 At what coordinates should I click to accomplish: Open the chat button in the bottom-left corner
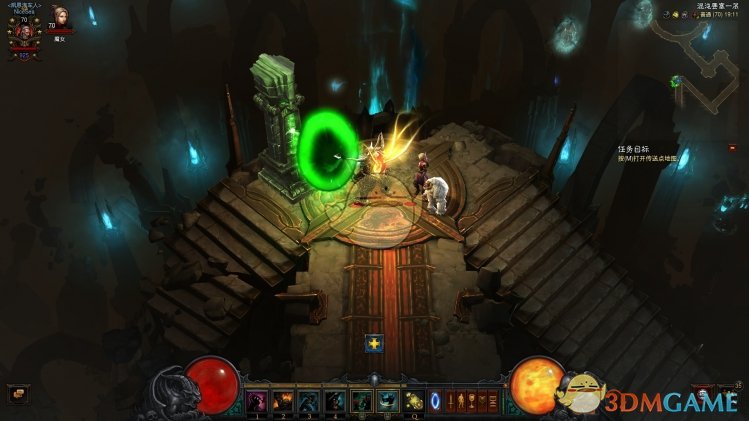click(15, 393)
